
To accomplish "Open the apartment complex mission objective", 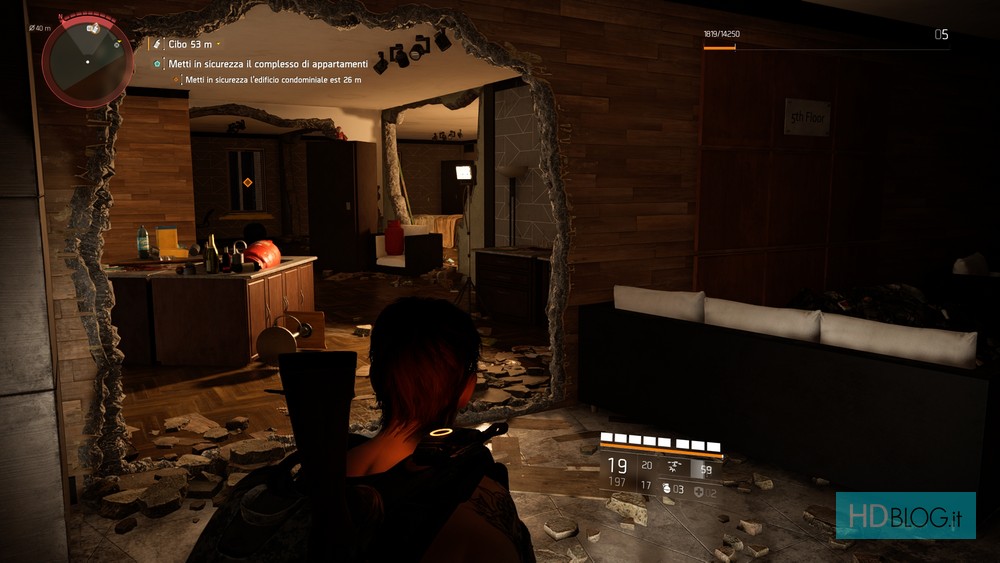I will point(267,63).
